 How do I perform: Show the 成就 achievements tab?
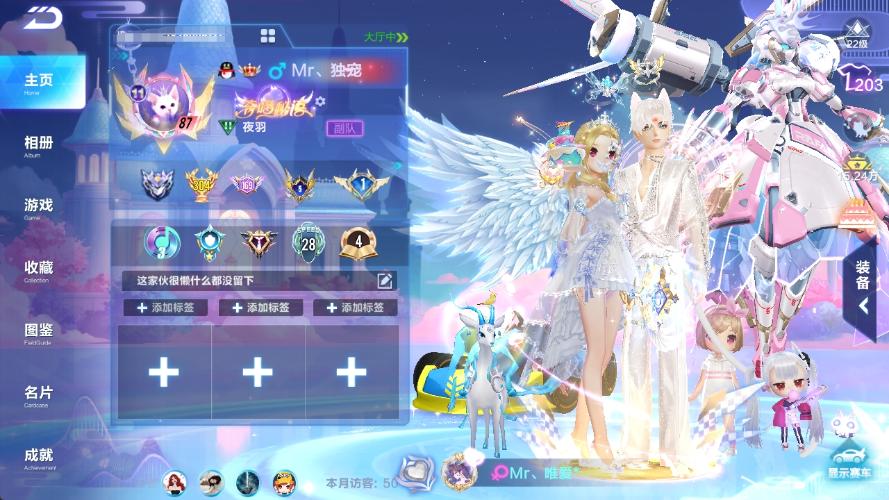pyautogui.click(x=40, y=457)
